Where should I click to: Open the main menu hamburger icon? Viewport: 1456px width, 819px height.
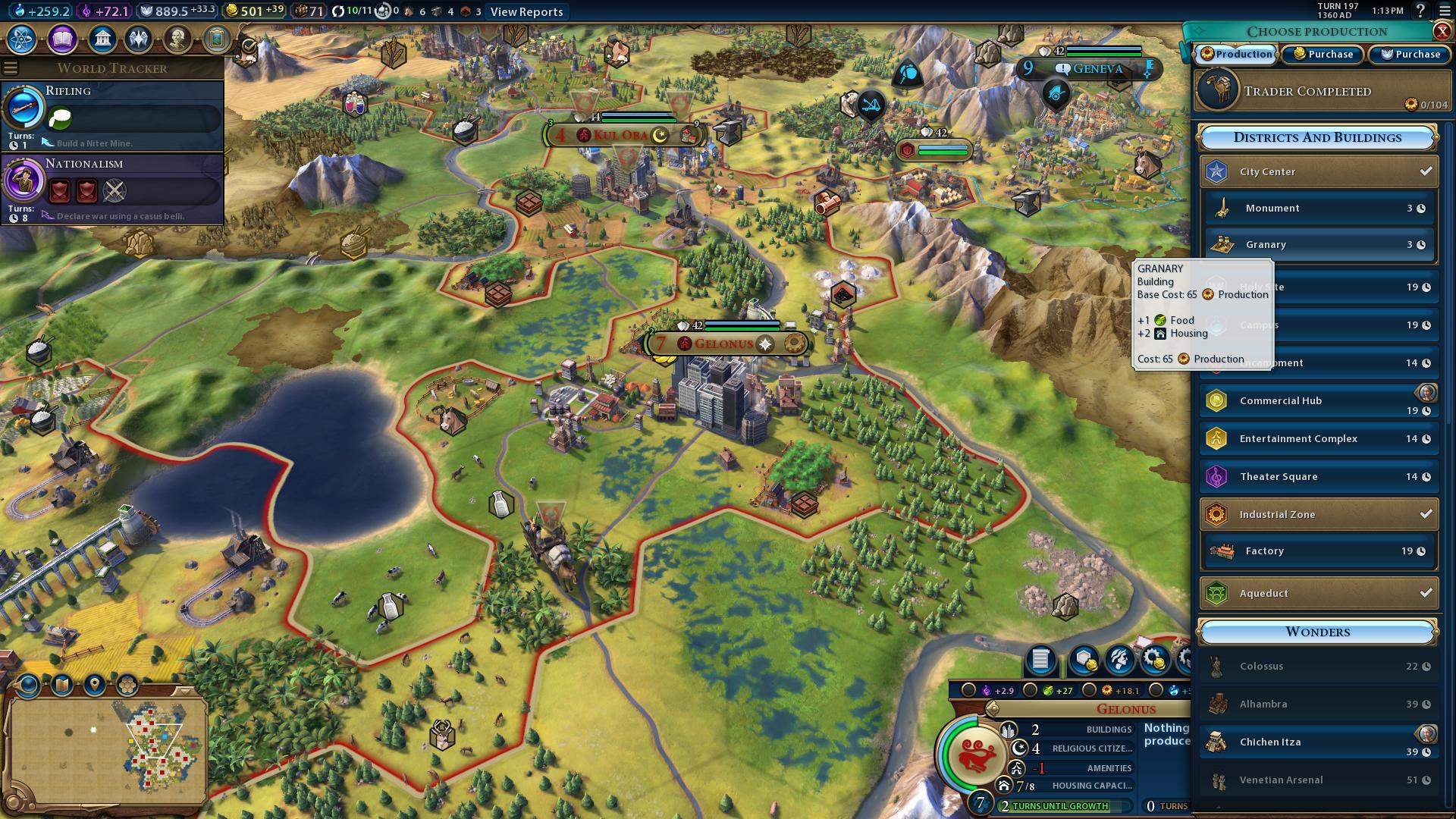[x=1444, y=11]
